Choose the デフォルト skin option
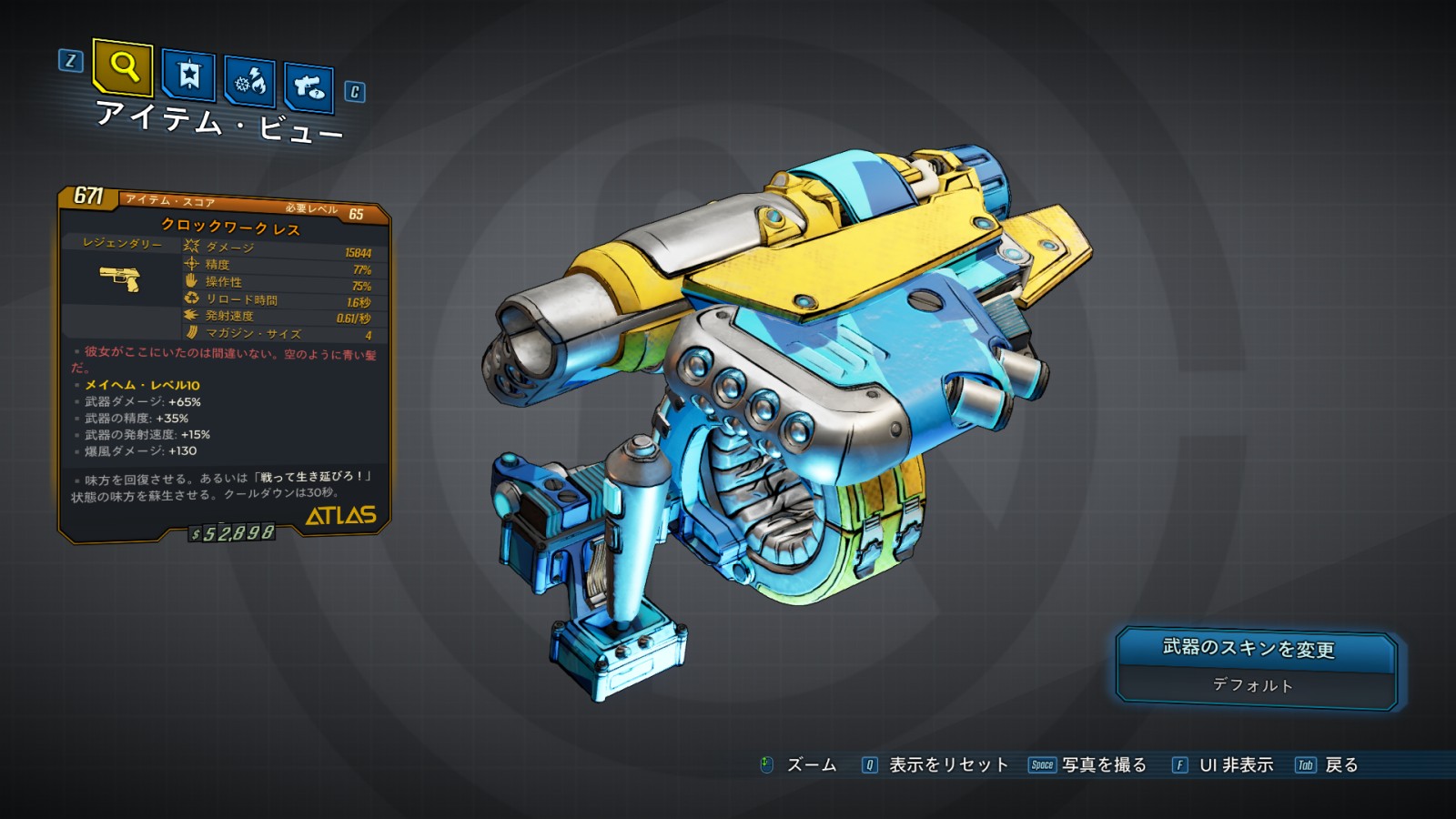 (1254, 686)
